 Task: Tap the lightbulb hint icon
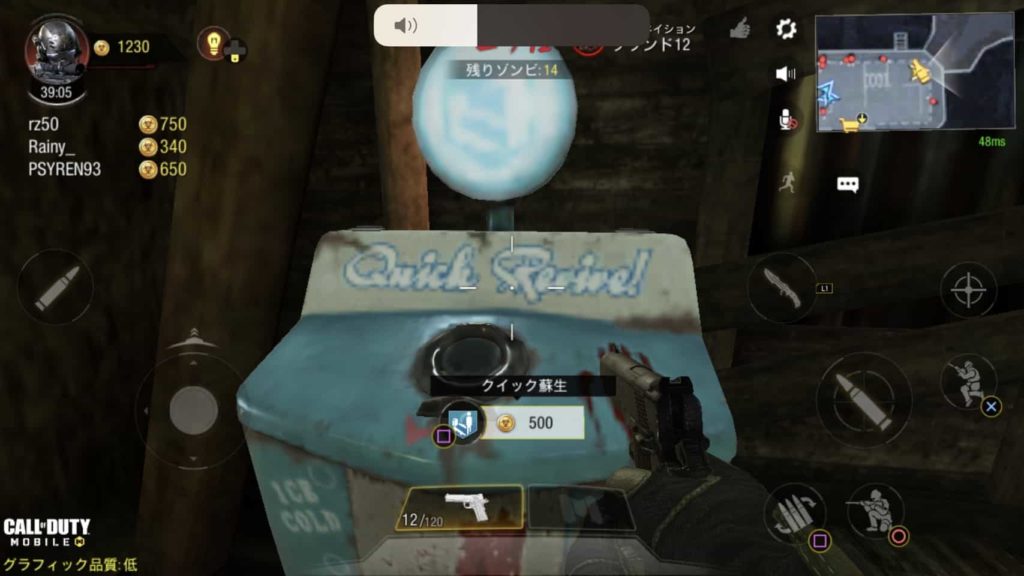click(213, 42)
